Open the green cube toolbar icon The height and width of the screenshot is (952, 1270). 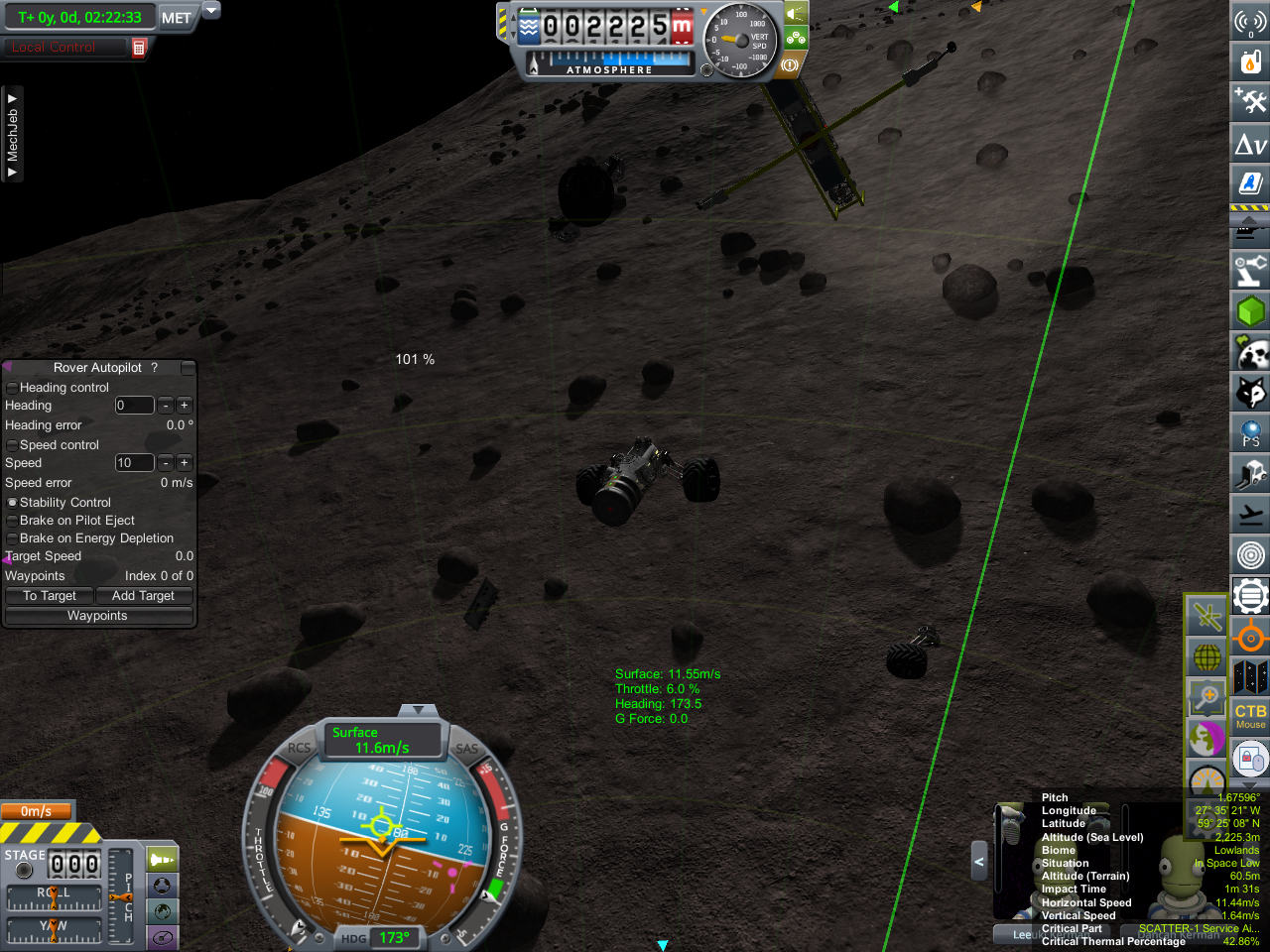pos(1250,311)
